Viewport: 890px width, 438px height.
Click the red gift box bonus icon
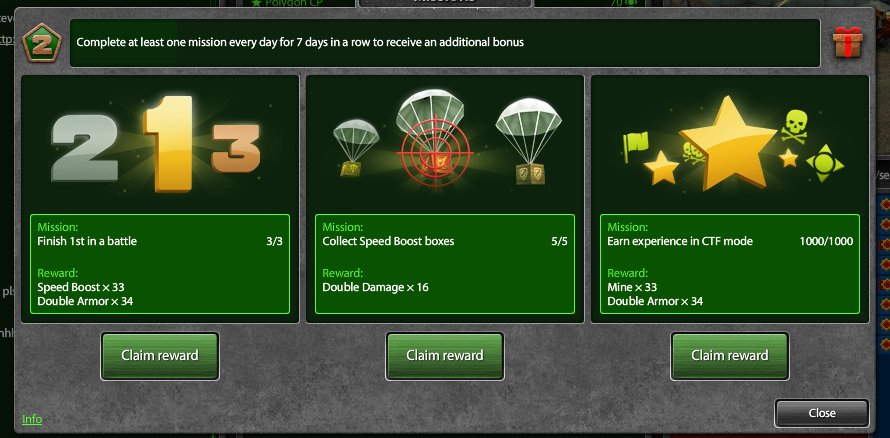tap(847, 43)
